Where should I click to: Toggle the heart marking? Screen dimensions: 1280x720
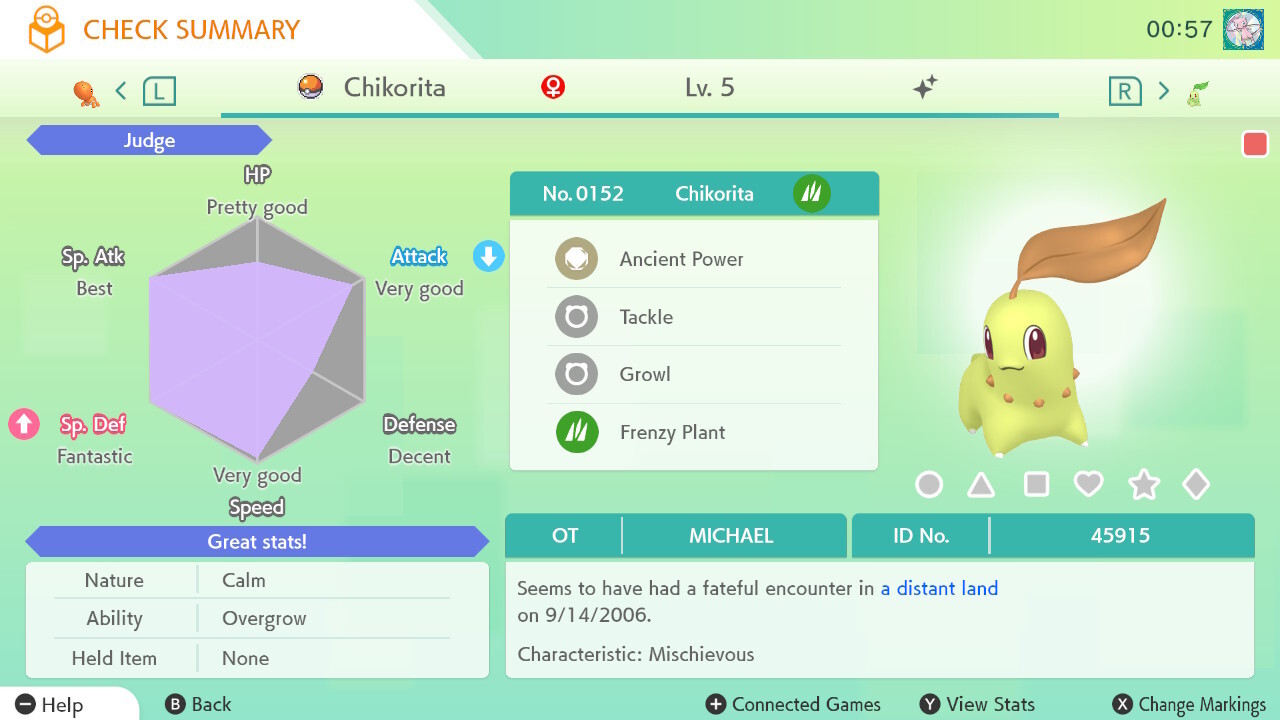coord(1088,485)
